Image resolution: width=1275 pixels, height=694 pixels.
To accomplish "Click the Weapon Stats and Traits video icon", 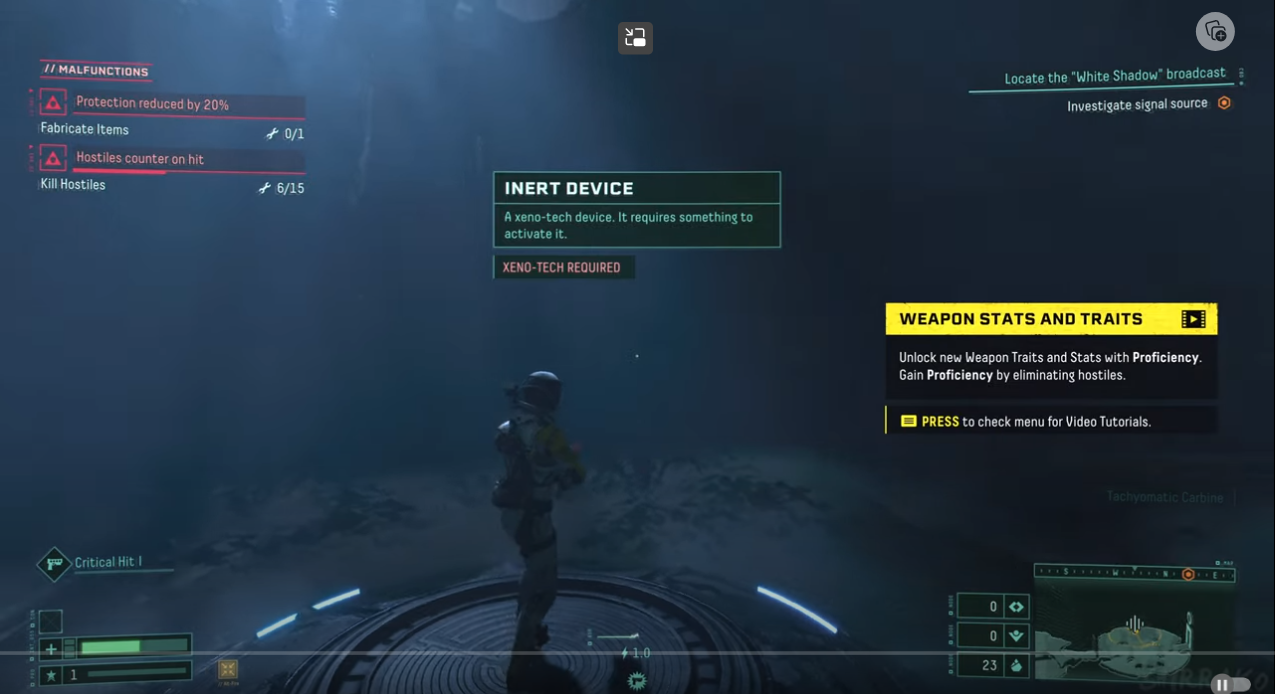I will point(1193,319).
